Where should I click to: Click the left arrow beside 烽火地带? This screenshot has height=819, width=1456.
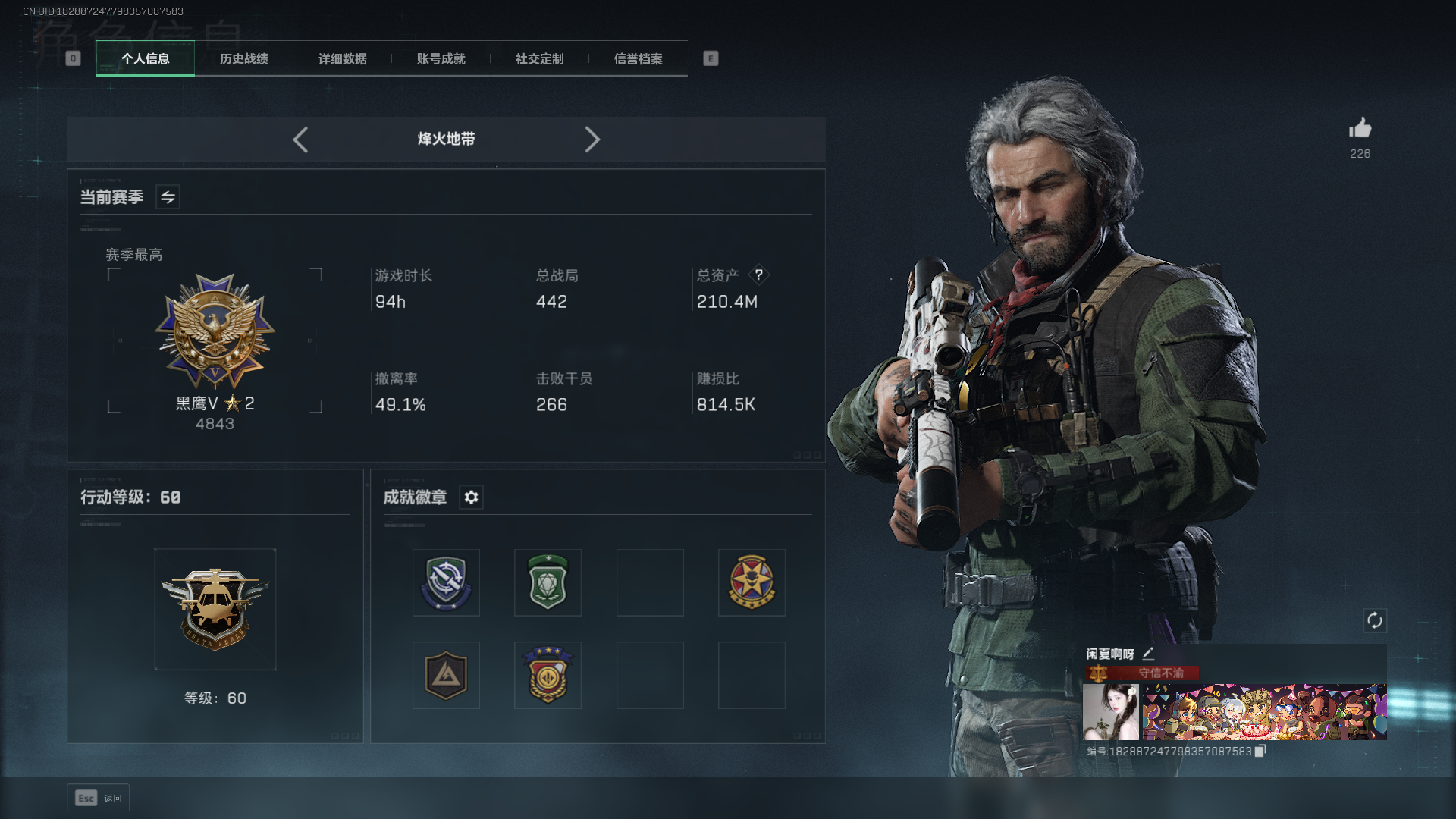click(300, 140)
